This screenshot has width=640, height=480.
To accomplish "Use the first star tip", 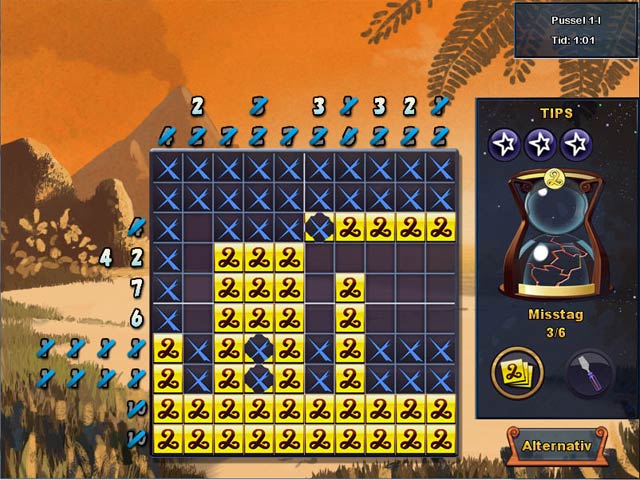I will [x=504, y=144].
